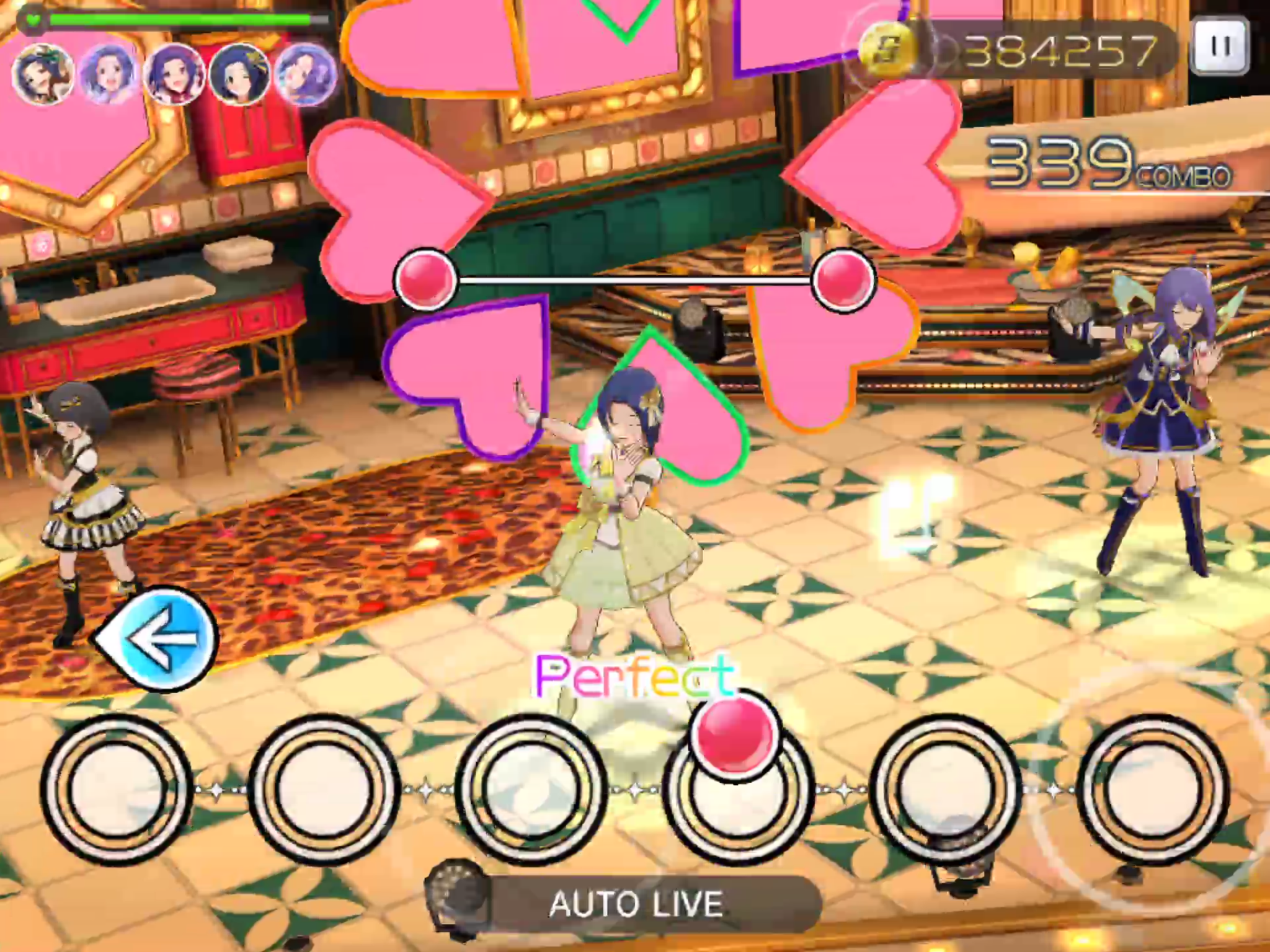This screenshot has height=952, width=1270.
Task: Tap the right red note of the linked pair
Action: [843, 280]
